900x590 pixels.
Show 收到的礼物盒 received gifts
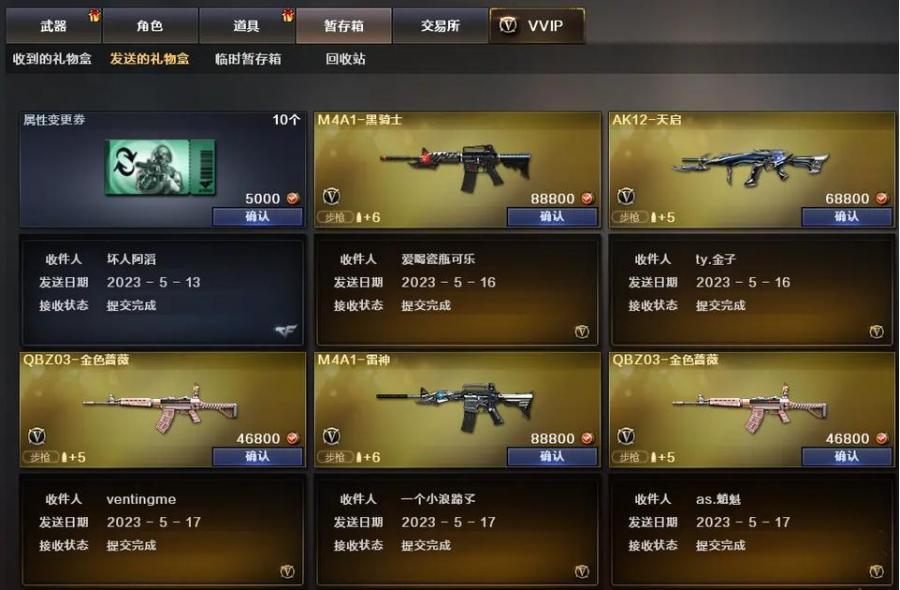52,59
